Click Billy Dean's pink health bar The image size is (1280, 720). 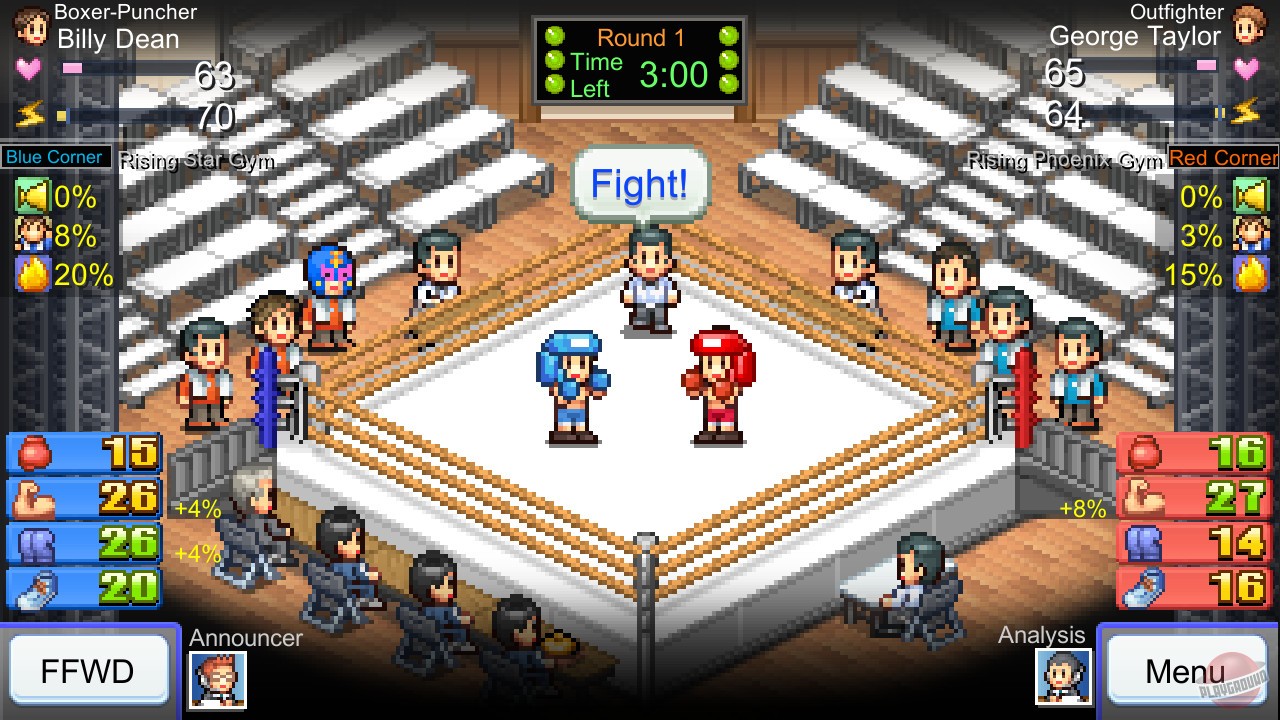click(75, 65)
